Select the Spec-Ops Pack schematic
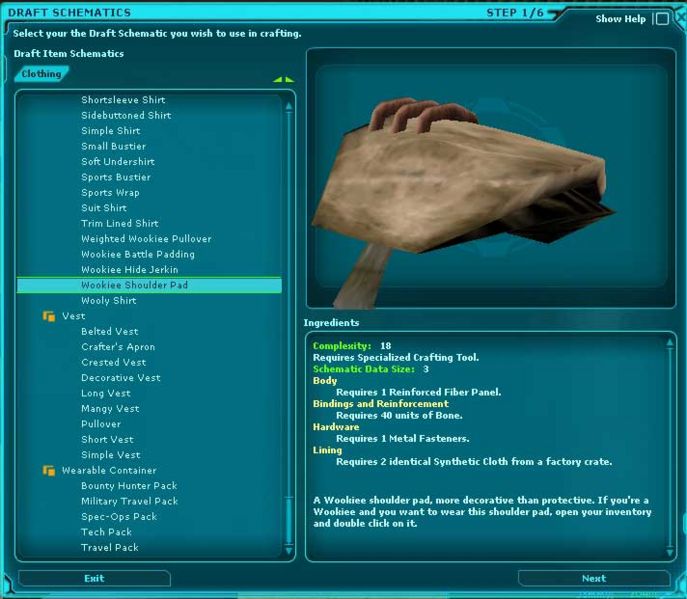This screenshot has height=599, width=687. pyautogui.click(x=119, y=517)
